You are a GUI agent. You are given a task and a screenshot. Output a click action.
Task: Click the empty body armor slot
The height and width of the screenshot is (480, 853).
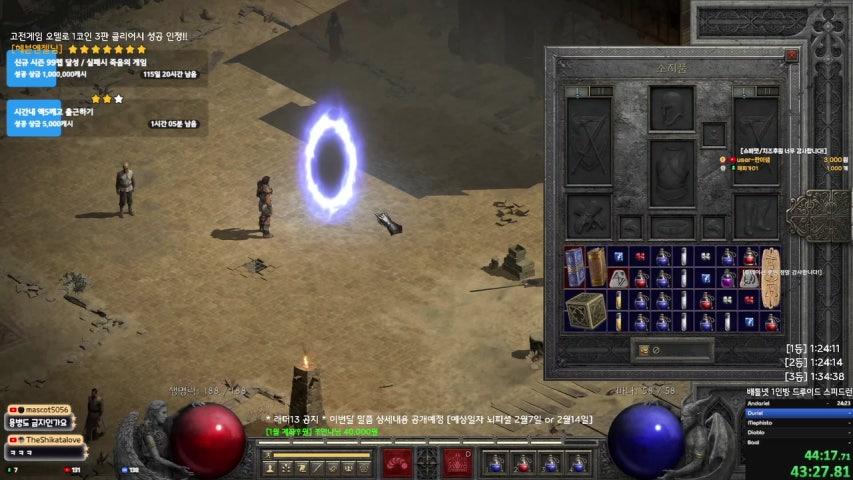671,173
